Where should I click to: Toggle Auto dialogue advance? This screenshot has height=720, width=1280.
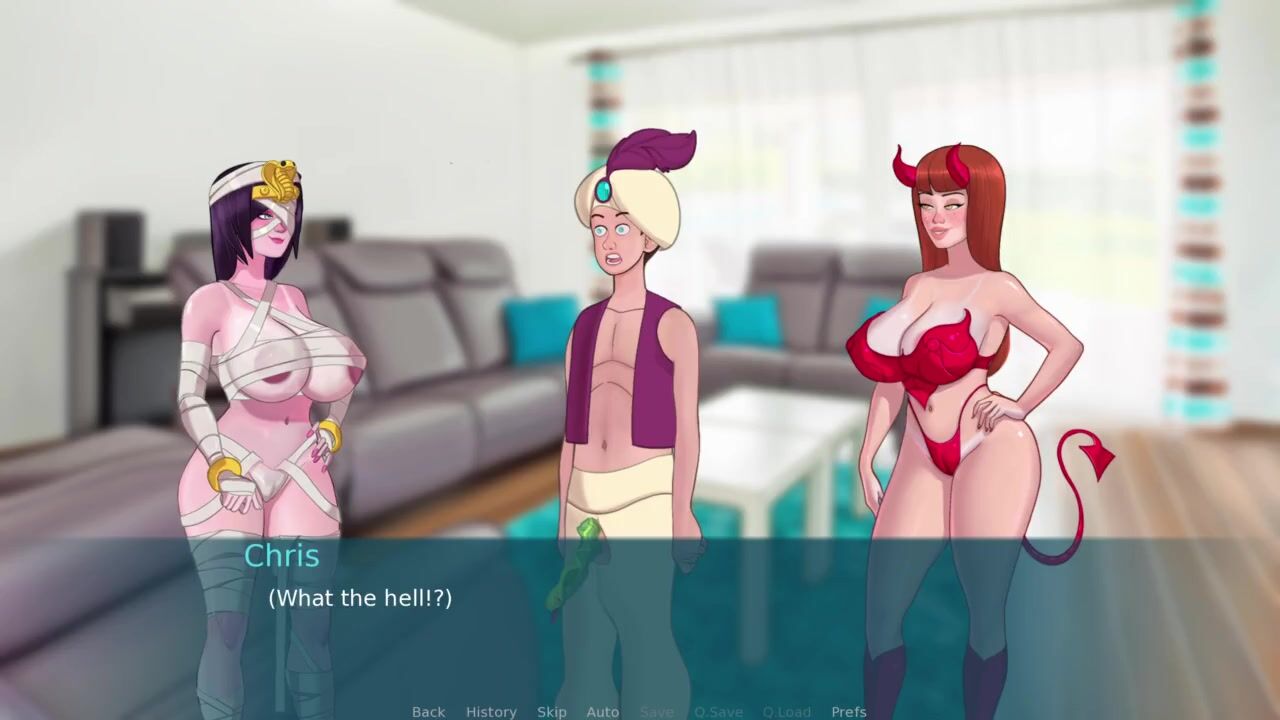602,711
